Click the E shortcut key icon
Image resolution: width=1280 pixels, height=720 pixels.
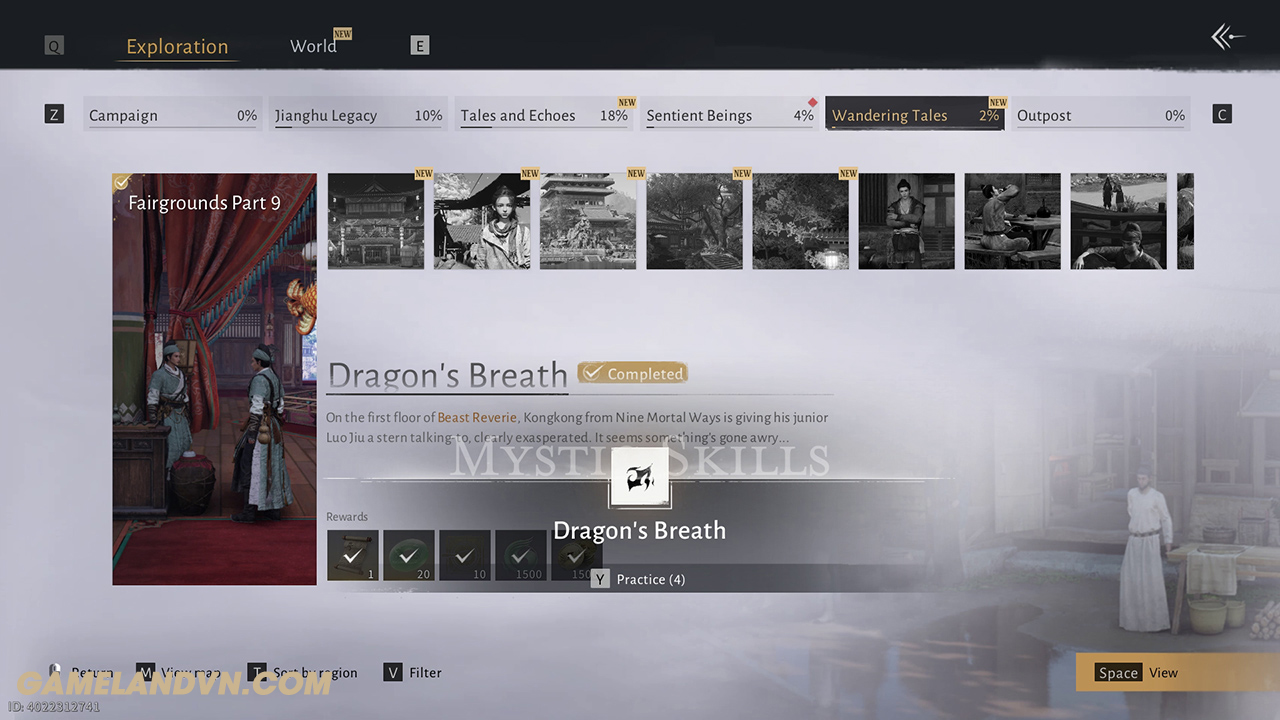point(419,44)
